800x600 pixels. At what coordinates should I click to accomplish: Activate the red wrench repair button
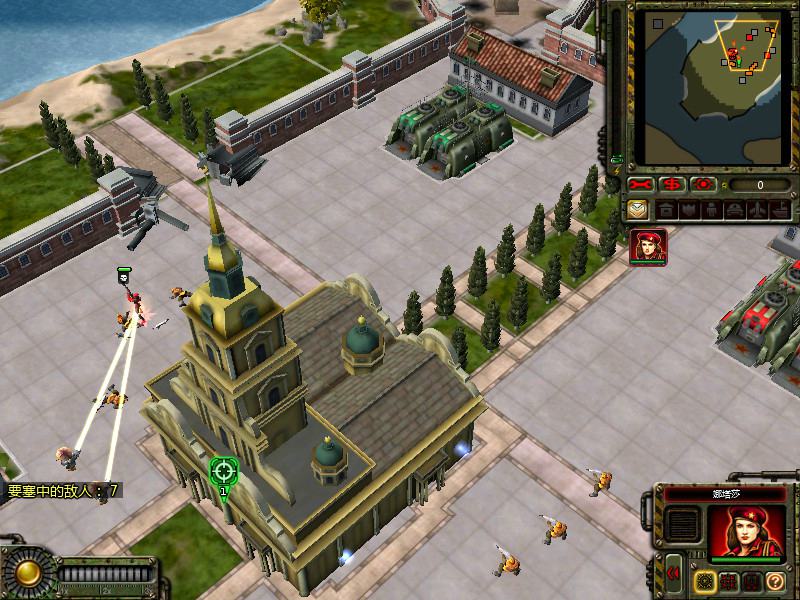point(641,185)
